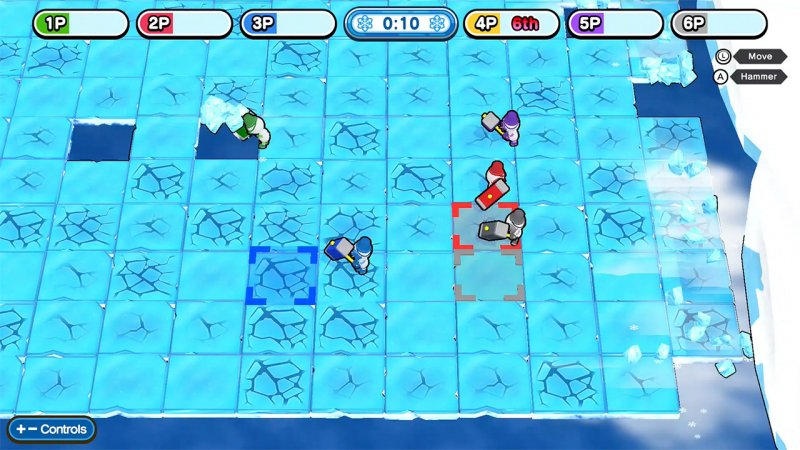Choose the 3P blue player panel
Image resolution: width=800 pixels, height=450 pixels.
[288, 23]
